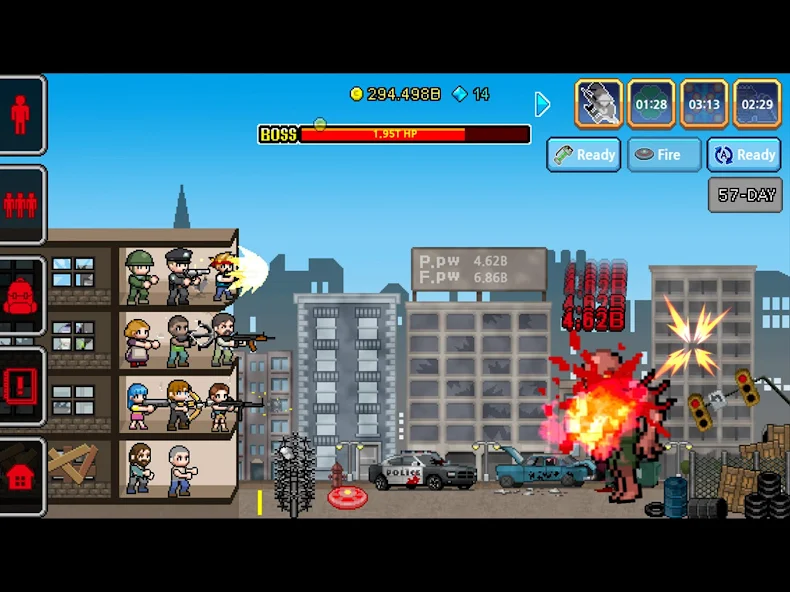This screenshot has width=790, height=592.
Task: Select the clover skill showing 01:28
Action: point(651,104)
